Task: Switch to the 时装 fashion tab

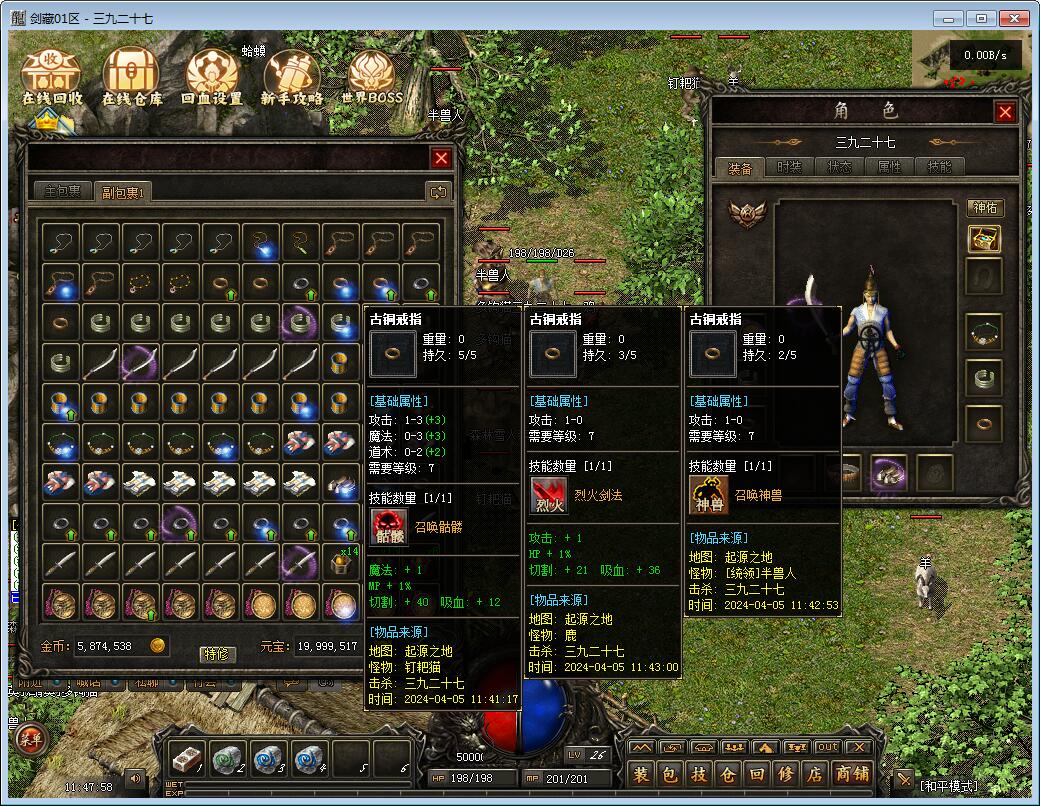Action: (790, 167)
